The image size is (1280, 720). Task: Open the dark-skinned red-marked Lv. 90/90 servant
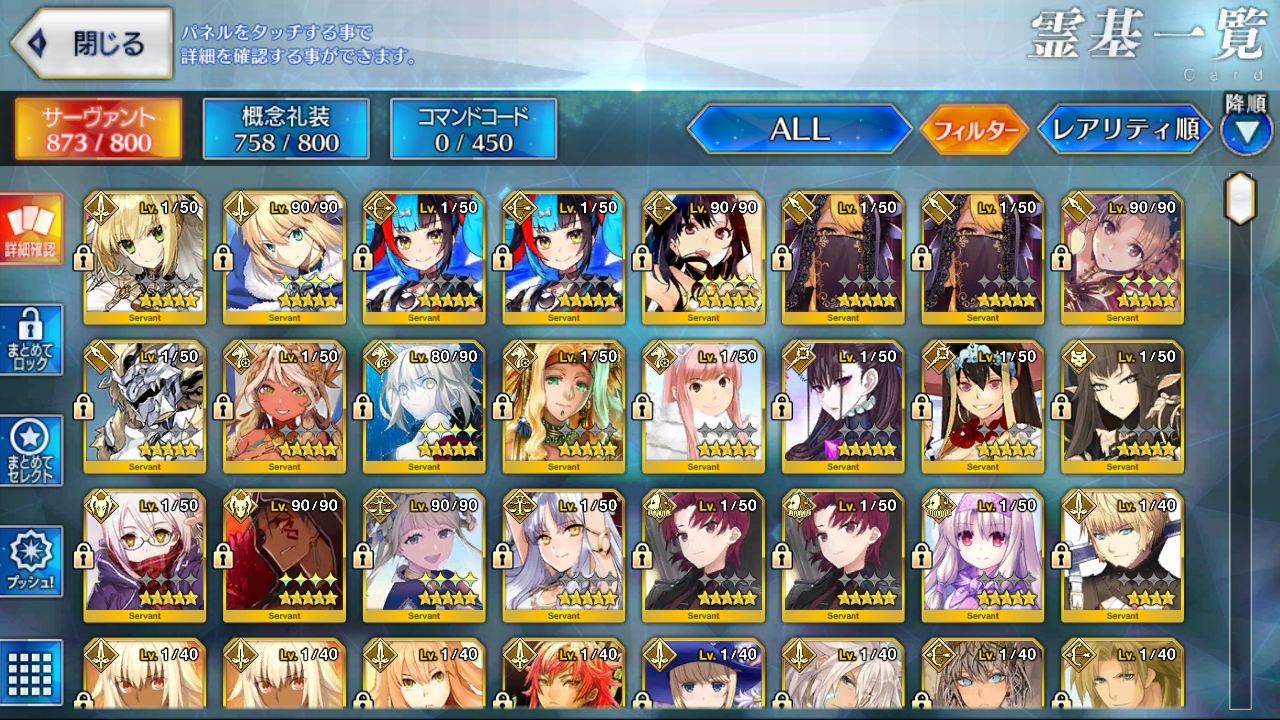(284, 556)
